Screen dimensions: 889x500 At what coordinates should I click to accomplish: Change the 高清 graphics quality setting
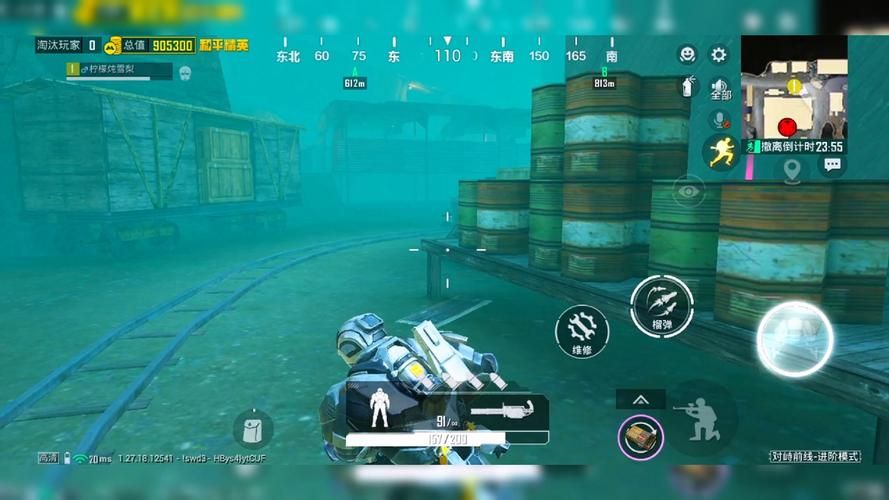click(x=48, y=458)
